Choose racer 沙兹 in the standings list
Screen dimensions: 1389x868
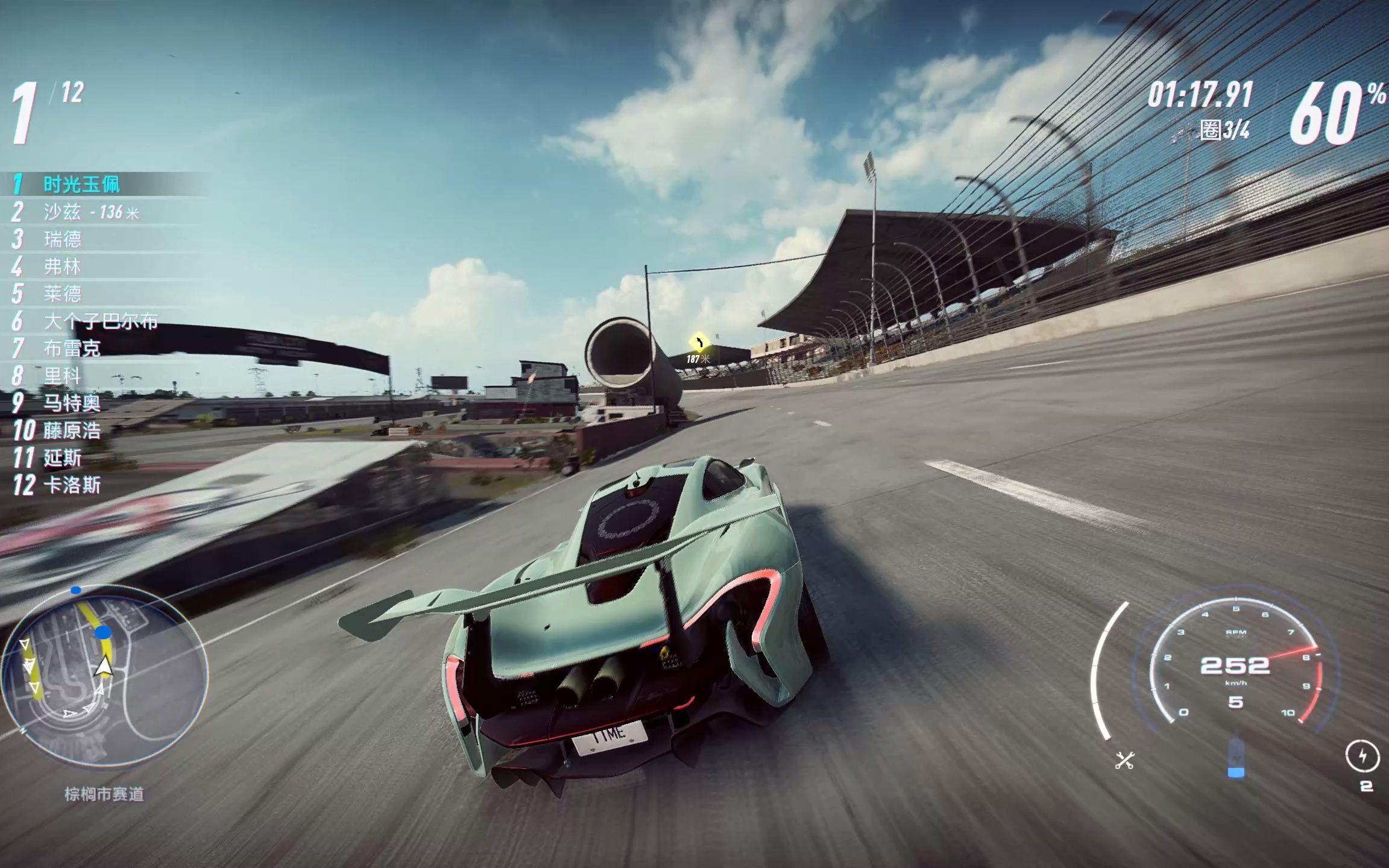(63, 212)
